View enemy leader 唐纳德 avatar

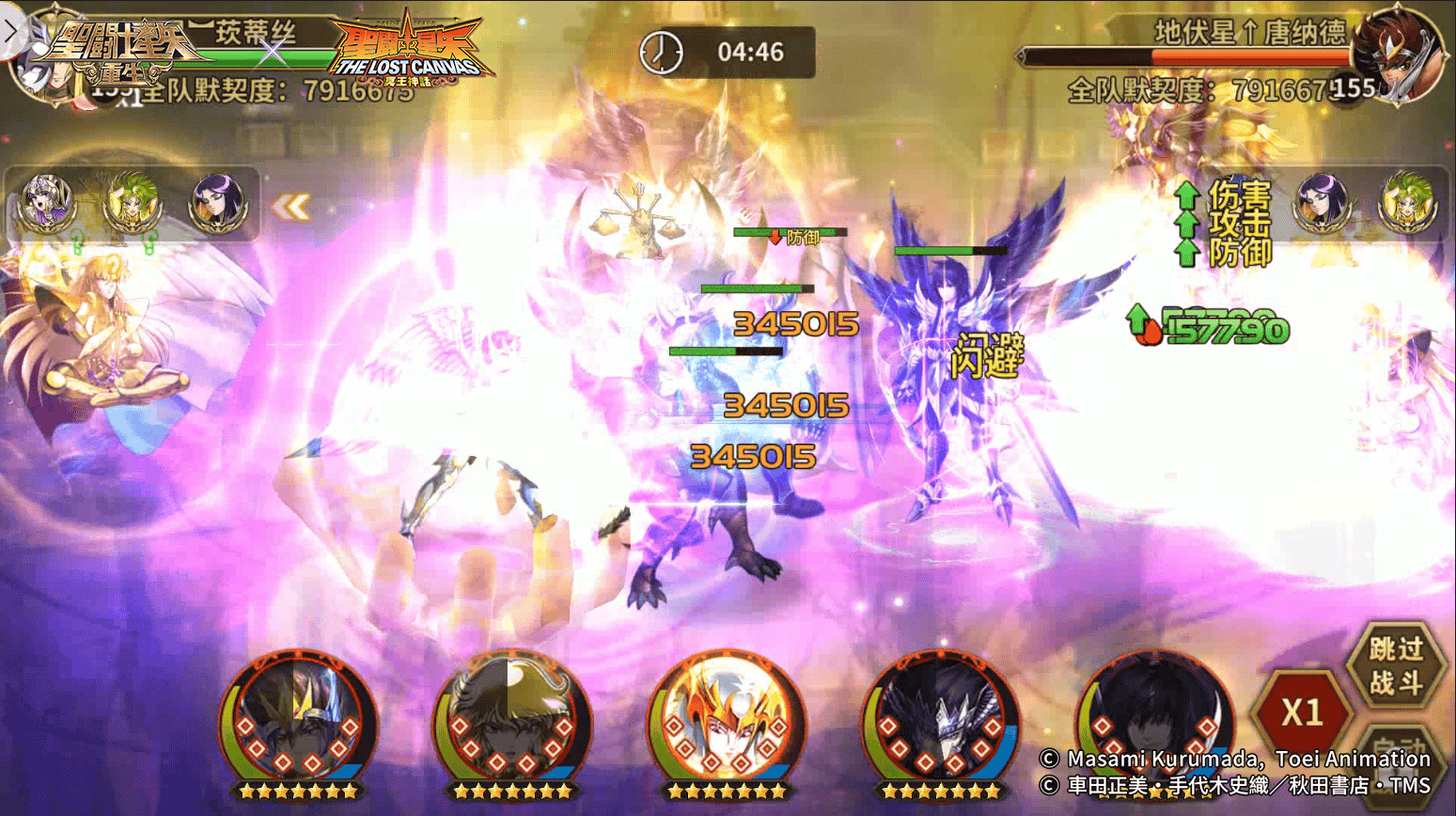tap(1398, 52)
